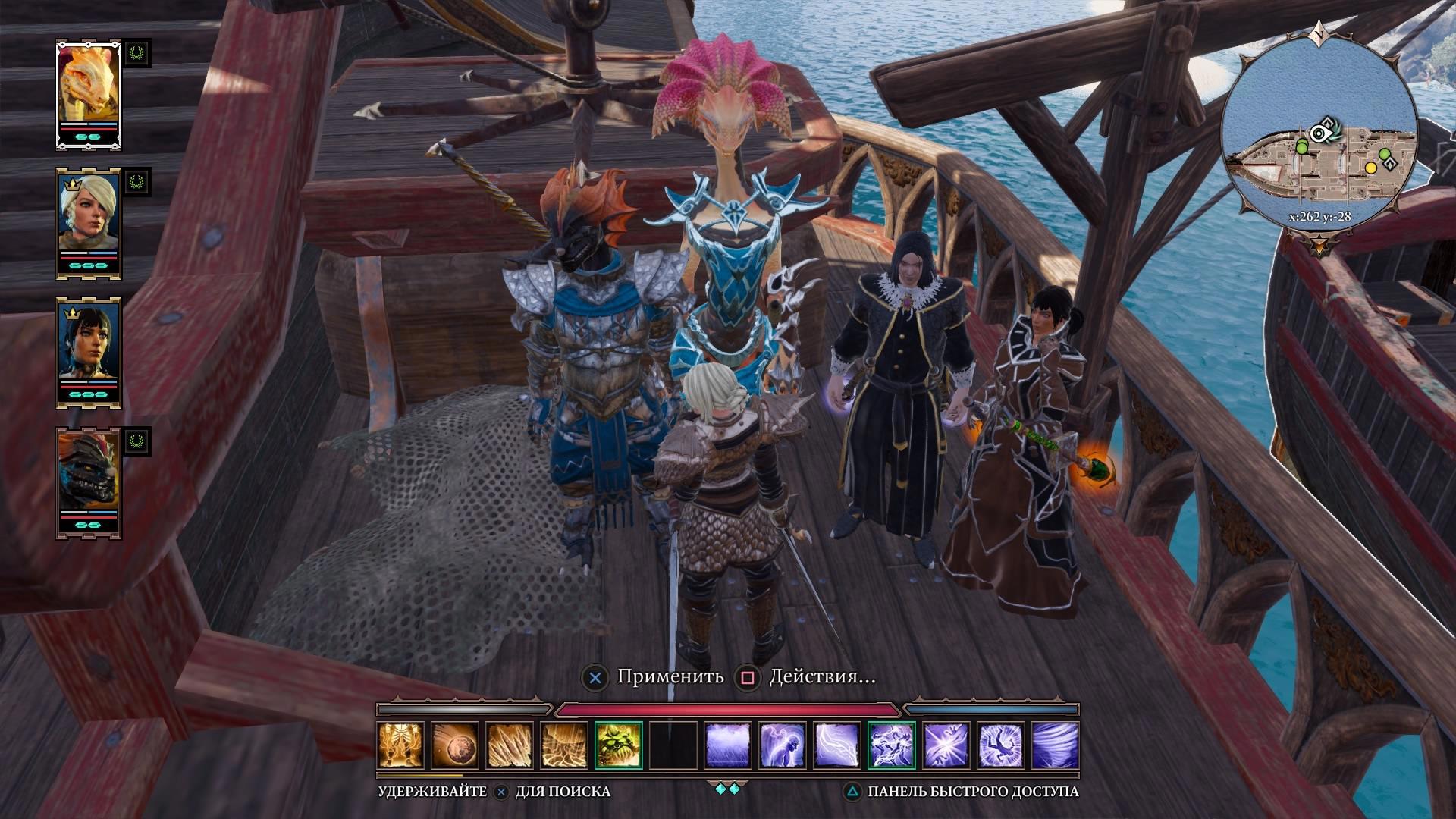Activate the golden armored legs skill
Screen dimensions: 1456x819
coord(401,745)
